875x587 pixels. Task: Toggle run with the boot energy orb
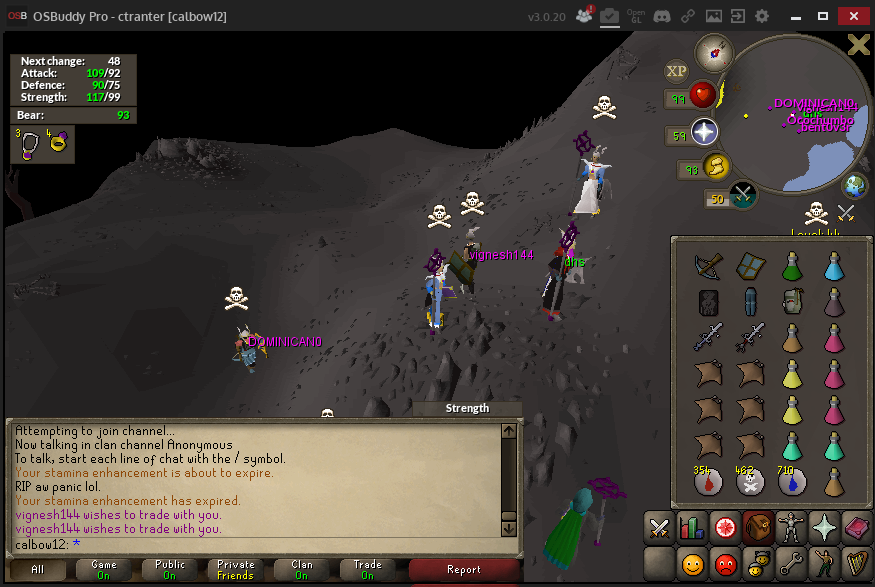point(715,166)
